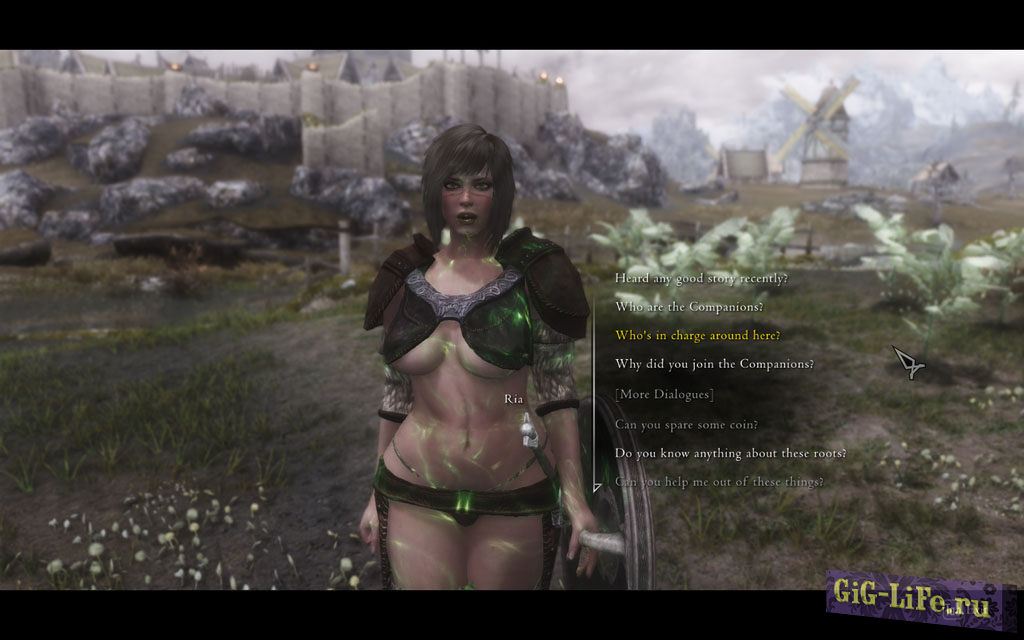Choose "Can you spare some coin?"
Image resolution: width=1024 pixels, height=640 pixels.
point(686,424)
